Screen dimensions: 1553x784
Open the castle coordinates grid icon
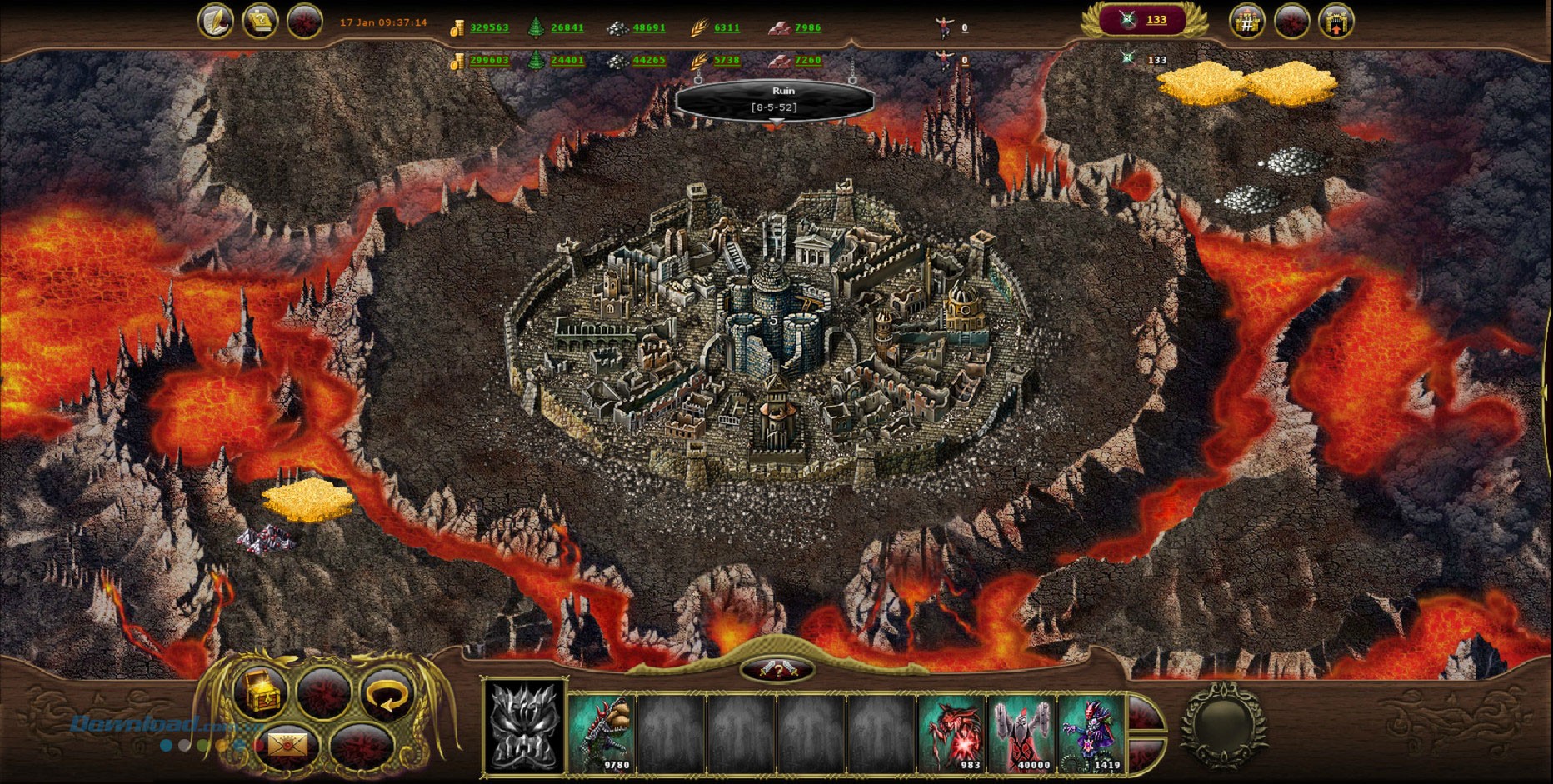tap(1247, 20)
